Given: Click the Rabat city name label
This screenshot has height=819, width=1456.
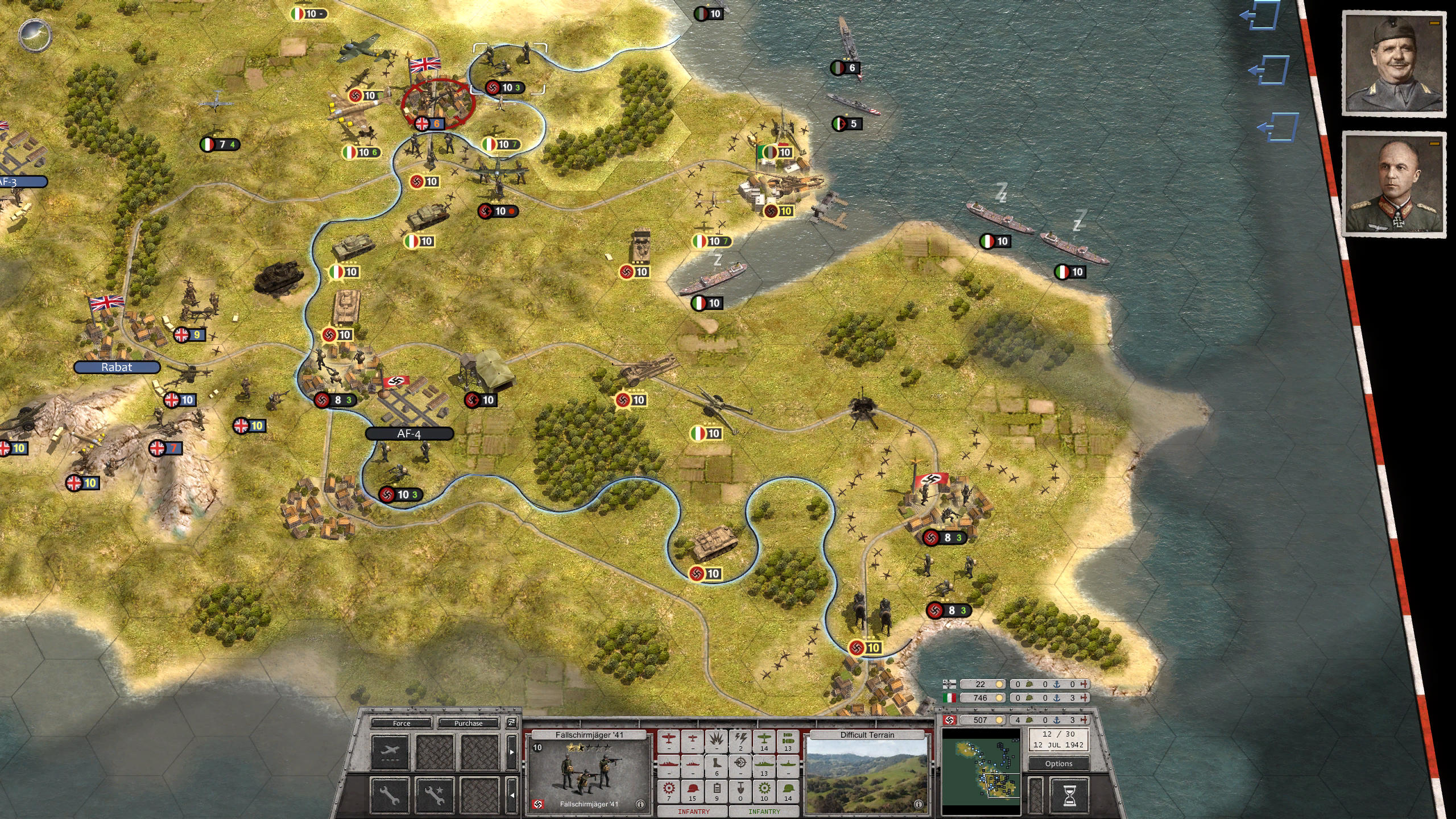Looking at the screenshot, I should (116, 367).
